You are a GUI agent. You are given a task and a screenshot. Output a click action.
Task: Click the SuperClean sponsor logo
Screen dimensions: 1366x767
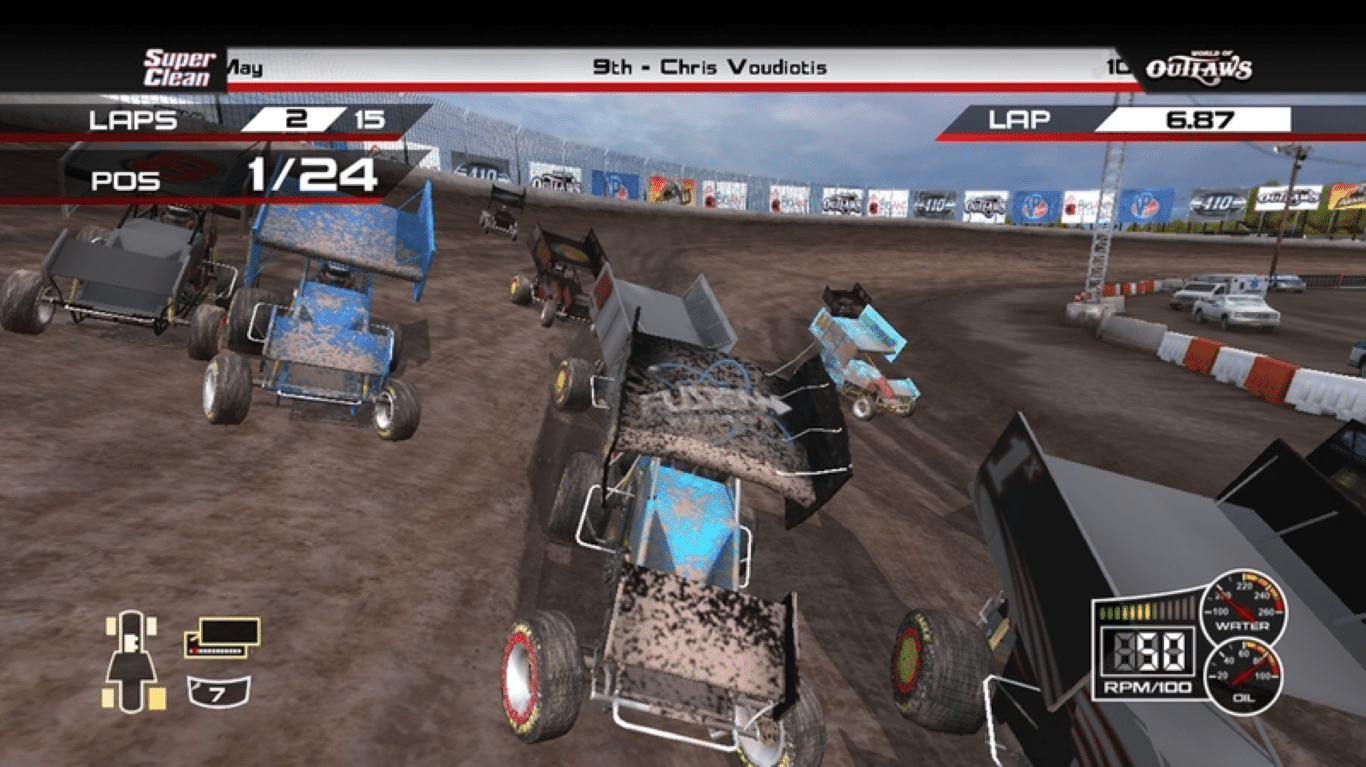click(x=178, y=65)
